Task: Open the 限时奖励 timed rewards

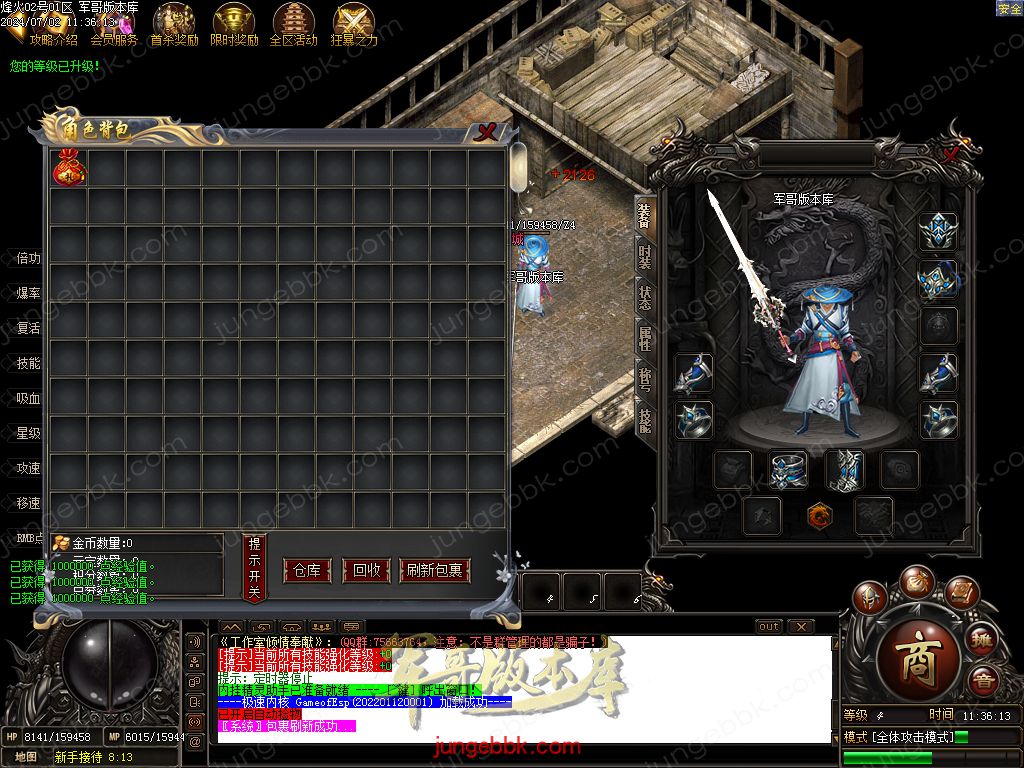Action: click(234, 25)
